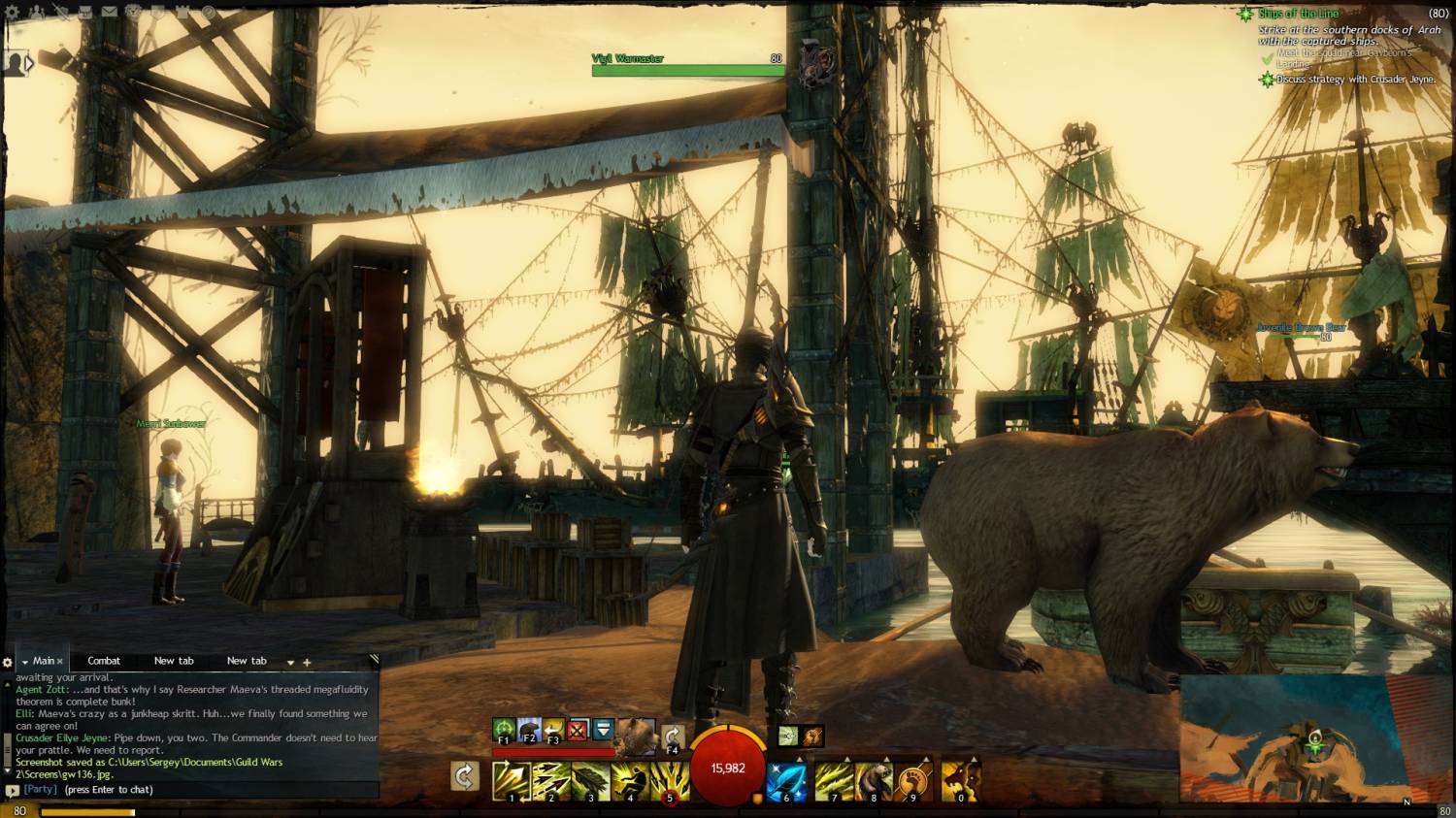
Task: Open the mail envelope icon
Action: pyautogui.click(x=109, y=13)
